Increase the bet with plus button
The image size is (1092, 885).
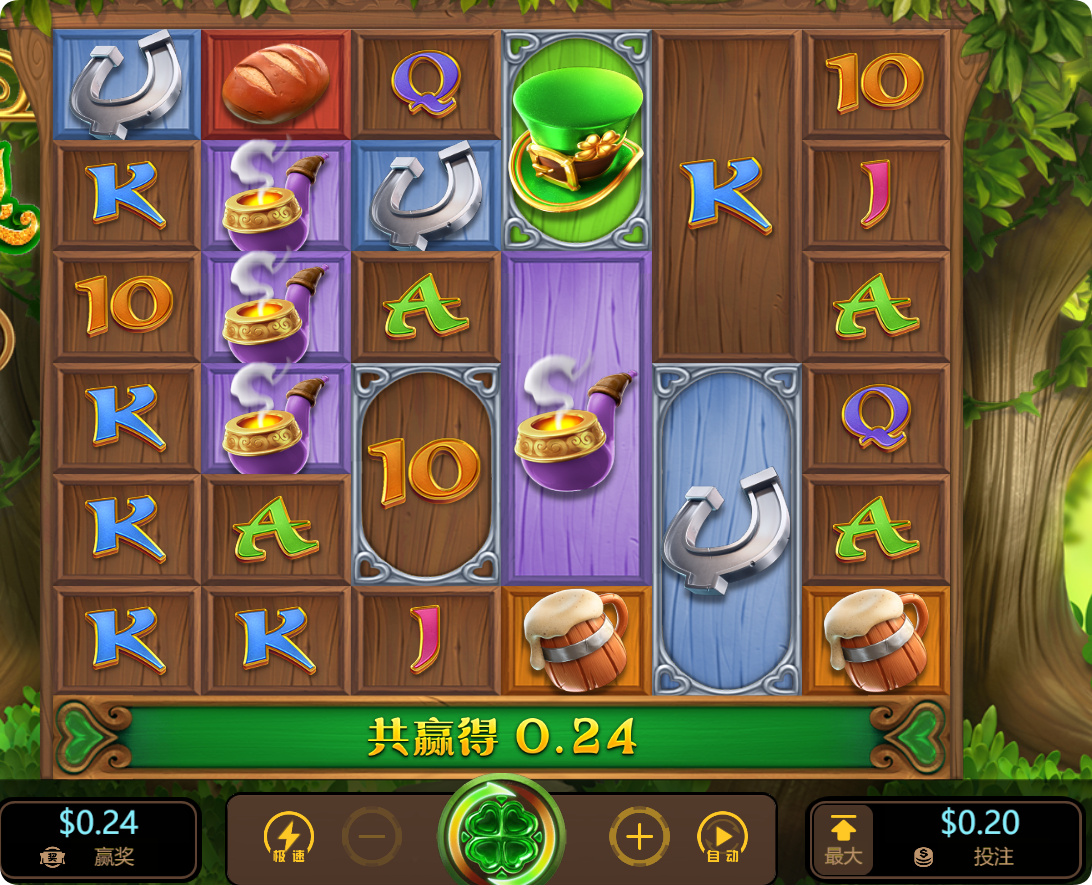[x=639, y=837]
